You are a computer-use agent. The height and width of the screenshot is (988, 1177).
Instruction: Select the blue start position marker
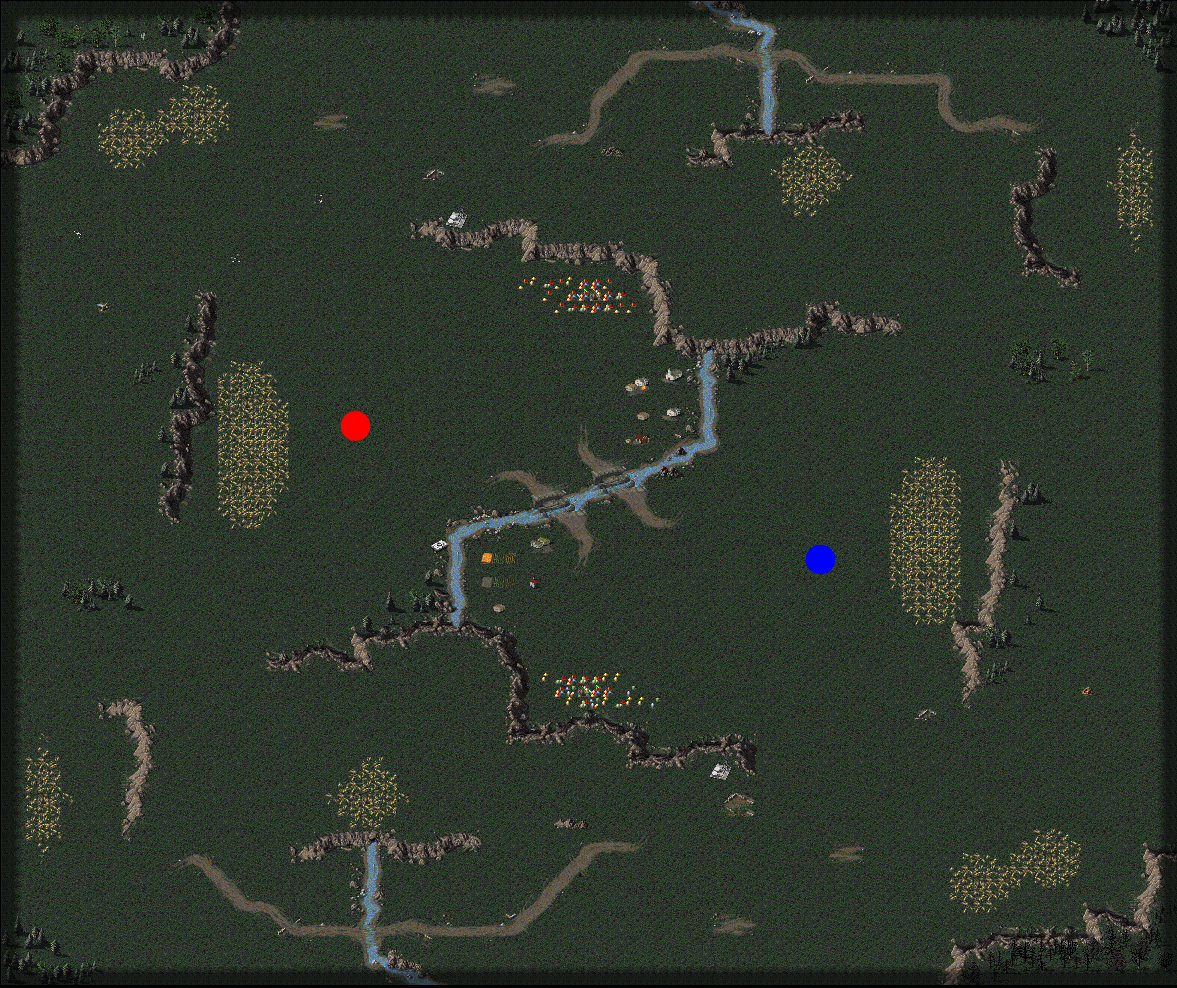click(820, 560)
